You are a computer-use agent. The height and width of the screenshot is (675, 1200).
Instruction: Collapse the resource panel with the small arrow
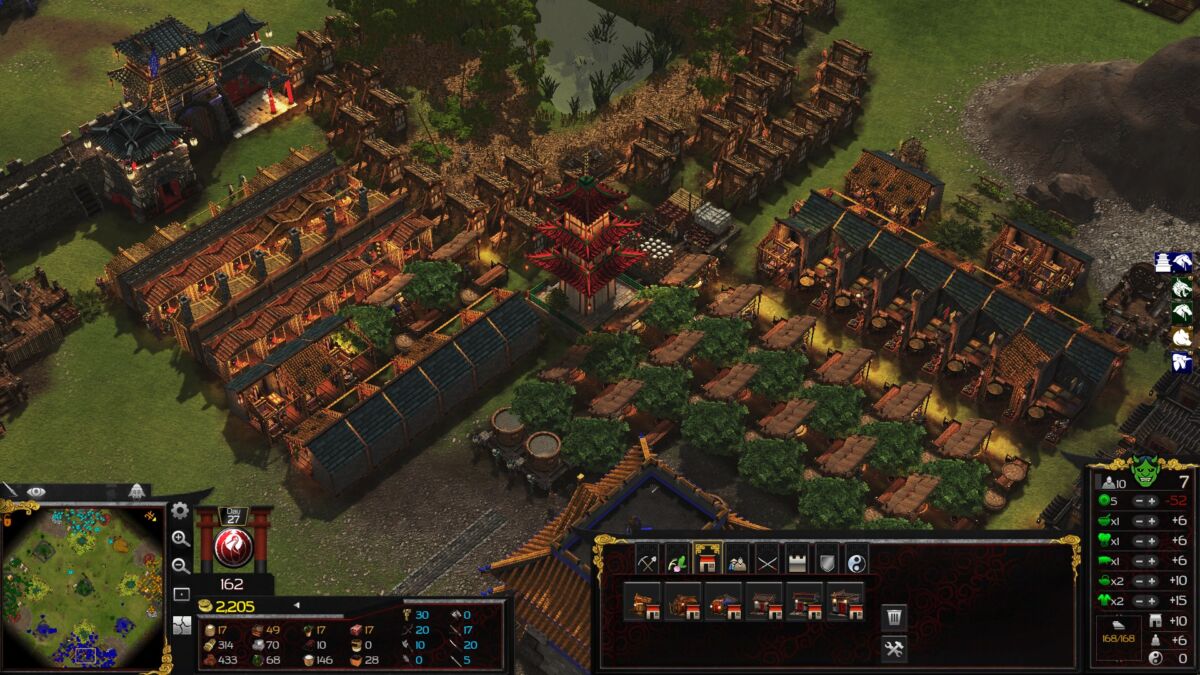pos(296,605)
